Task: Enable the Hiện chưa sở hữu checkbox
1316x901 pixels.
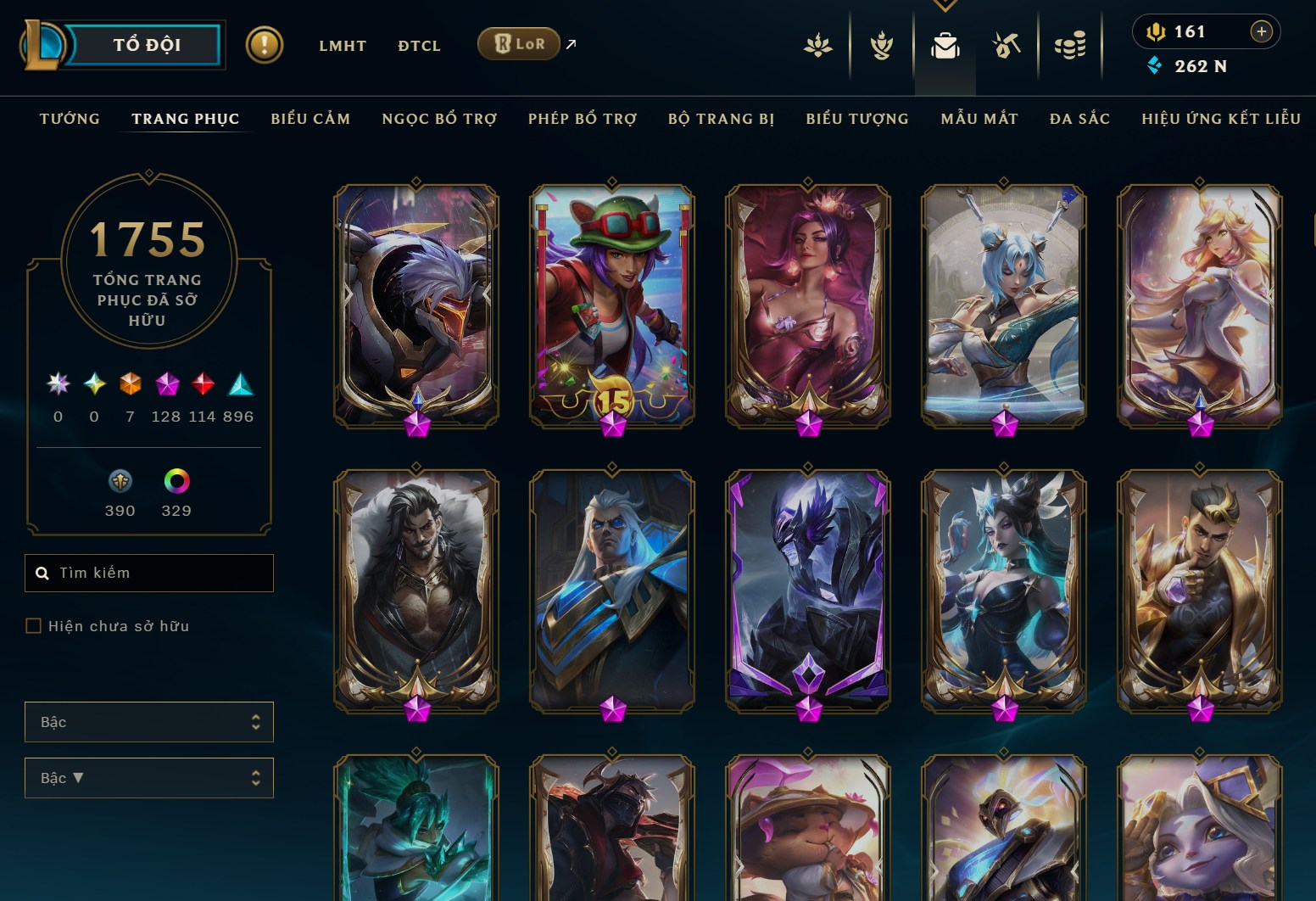Action: 34,625
